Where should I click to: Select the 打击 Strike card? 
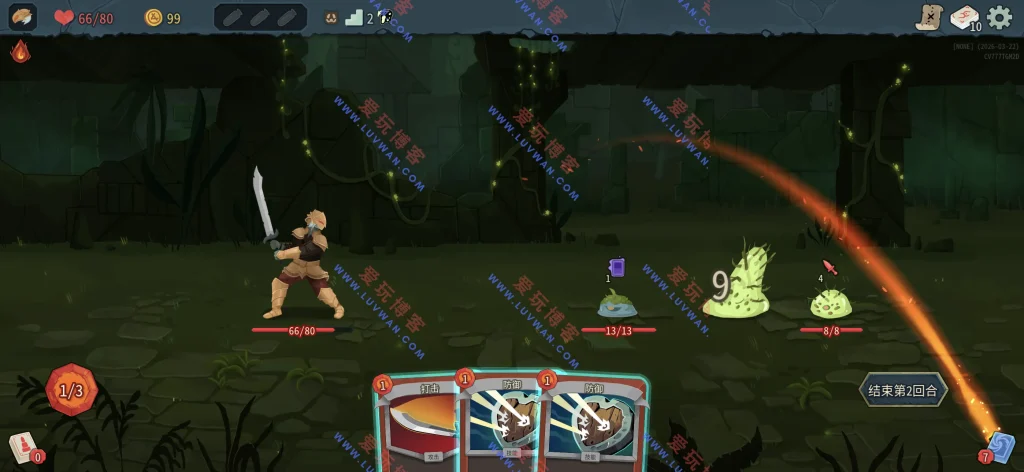[x=416, y=425]
